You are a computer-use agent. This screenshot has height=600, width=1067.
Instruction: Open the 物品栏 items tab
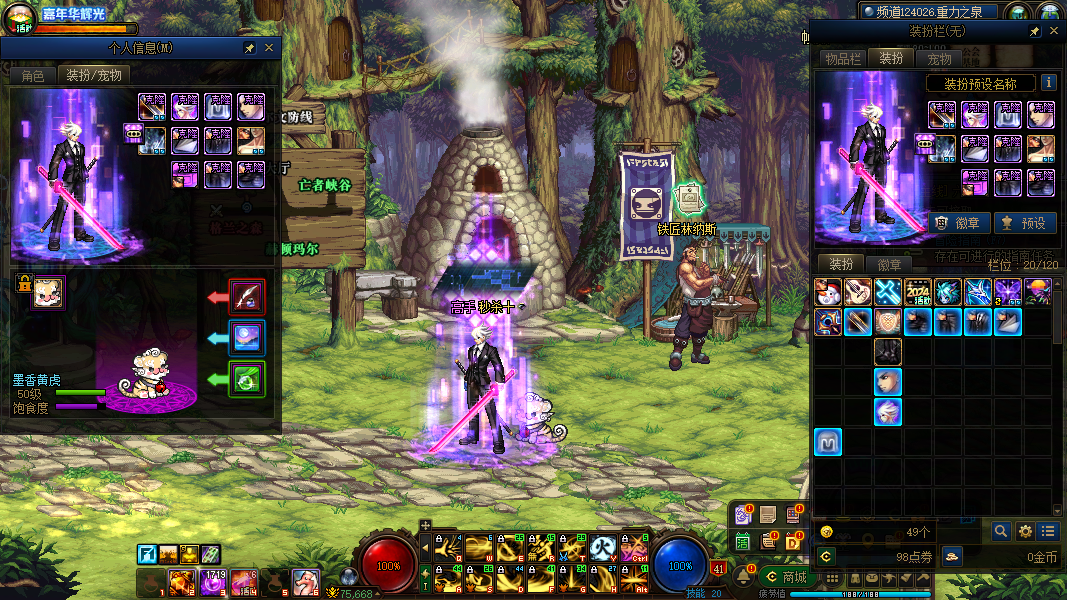coord(842,59)
